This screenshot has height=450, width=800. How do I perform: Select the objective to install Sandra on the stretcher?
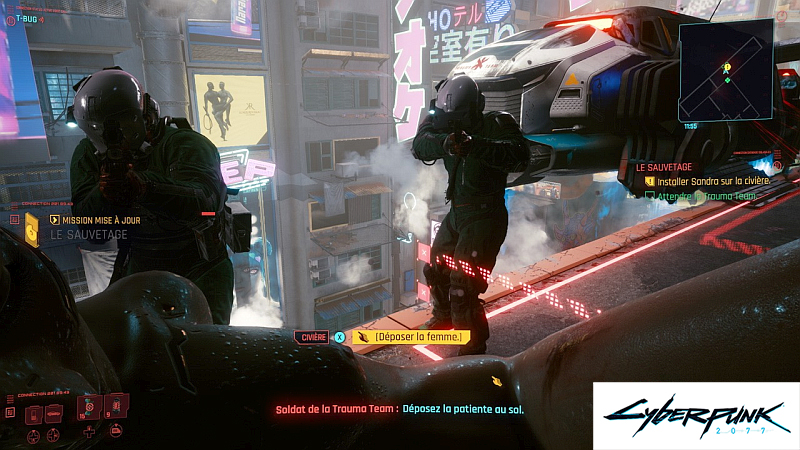pos(714,181)
